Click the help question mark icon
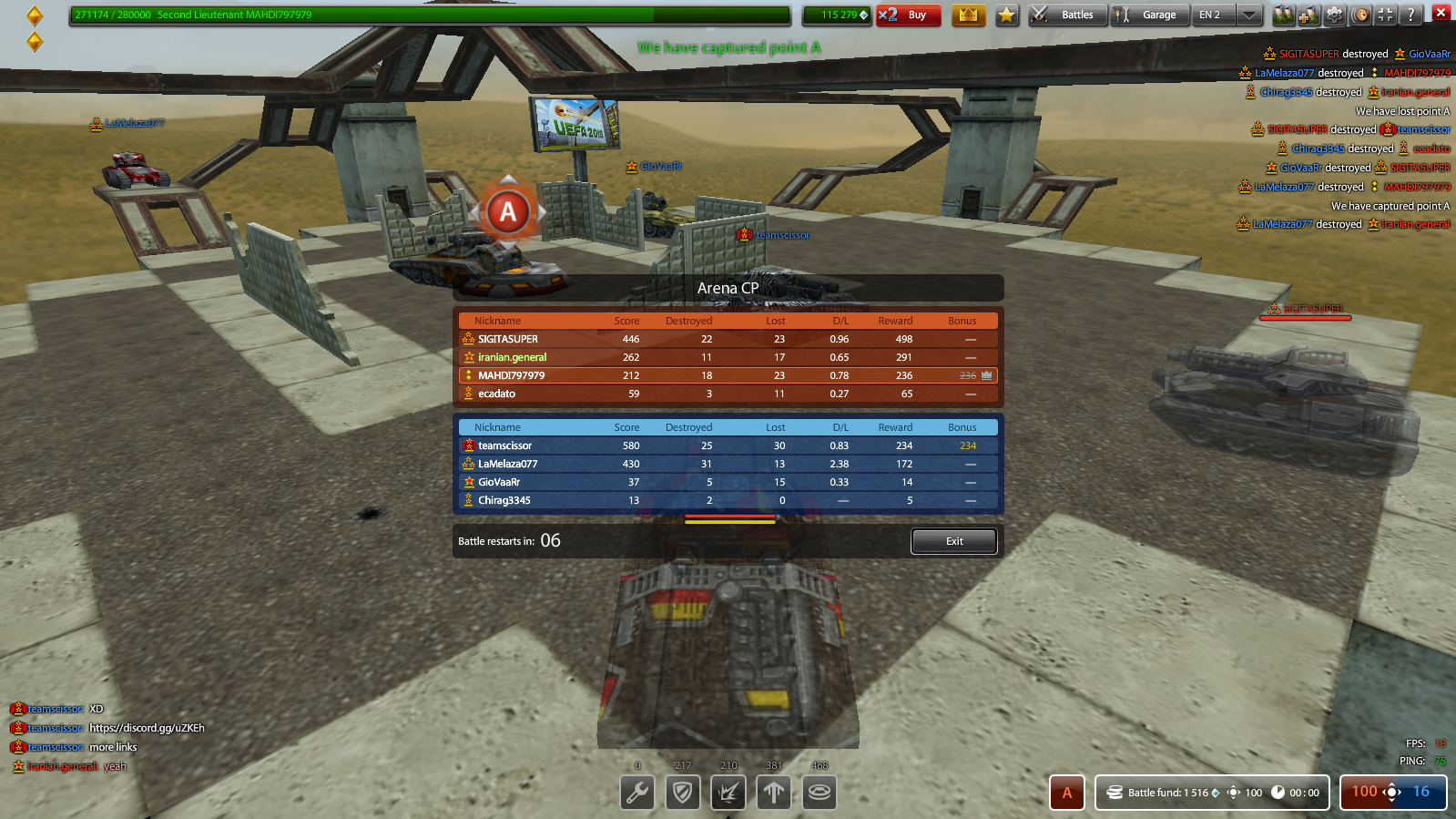 pos(1409,15)
